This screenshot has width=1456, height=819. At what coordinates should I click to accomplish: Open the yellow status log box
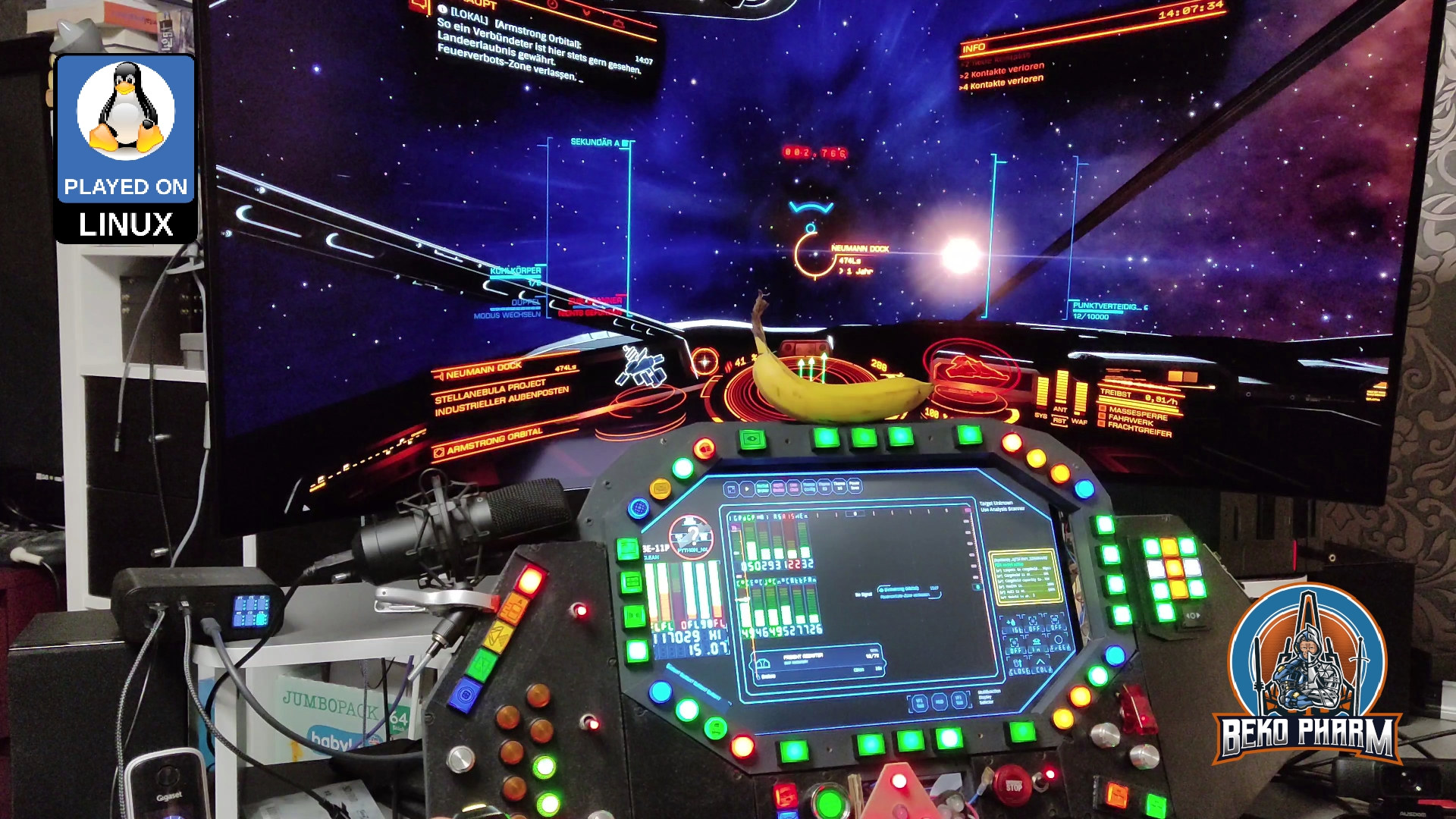pos(1025,577)
